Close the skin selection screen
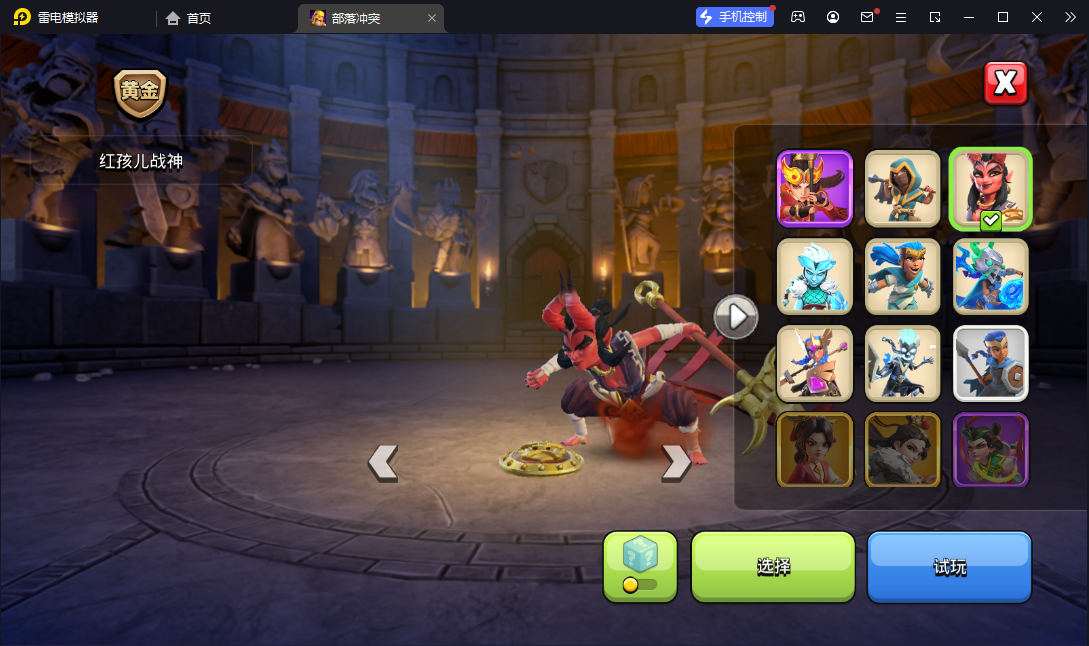 pyautogui.click(x=1006, y=83)
